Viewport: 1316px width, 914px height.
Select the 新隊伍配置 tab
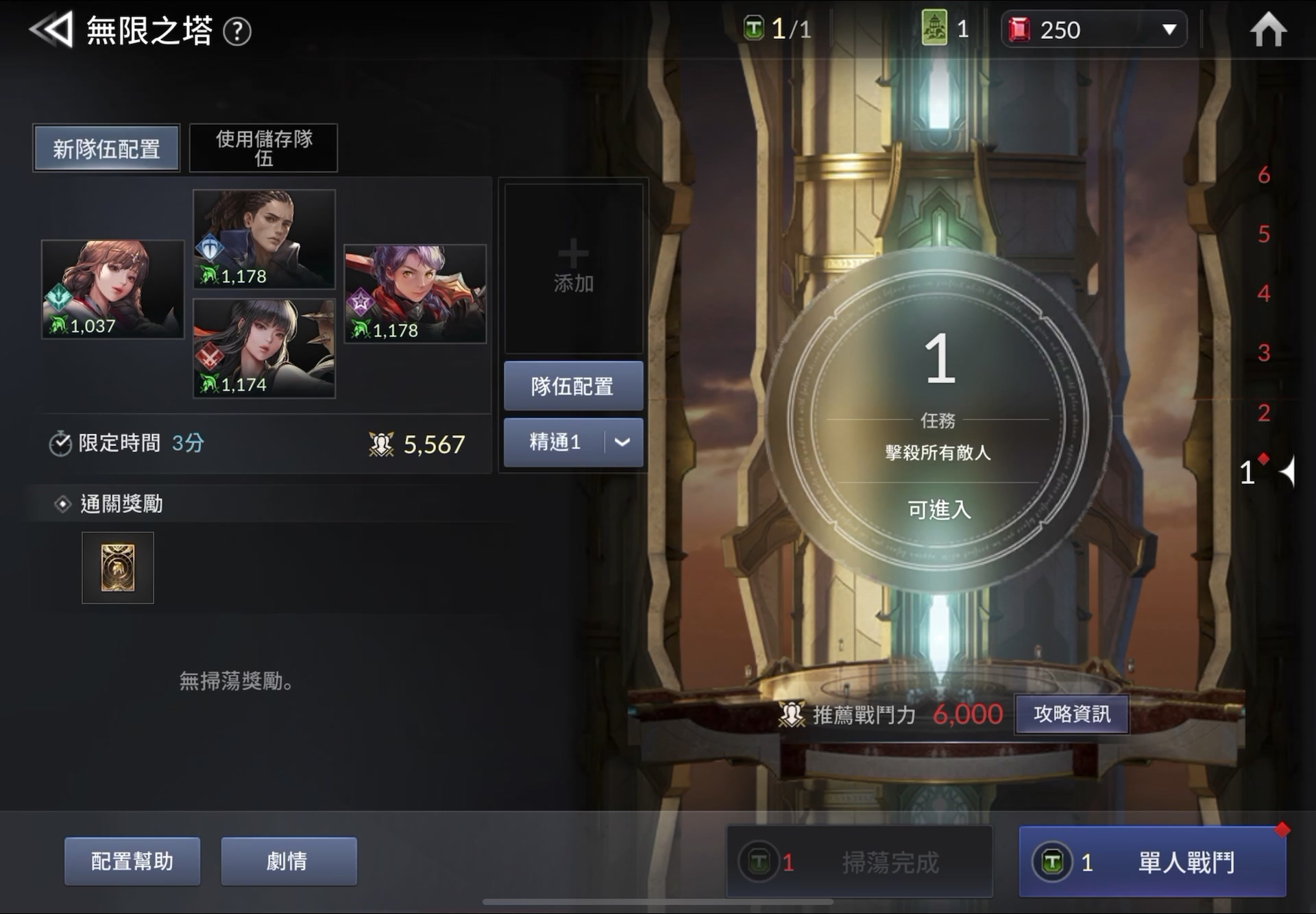(106, 147)
